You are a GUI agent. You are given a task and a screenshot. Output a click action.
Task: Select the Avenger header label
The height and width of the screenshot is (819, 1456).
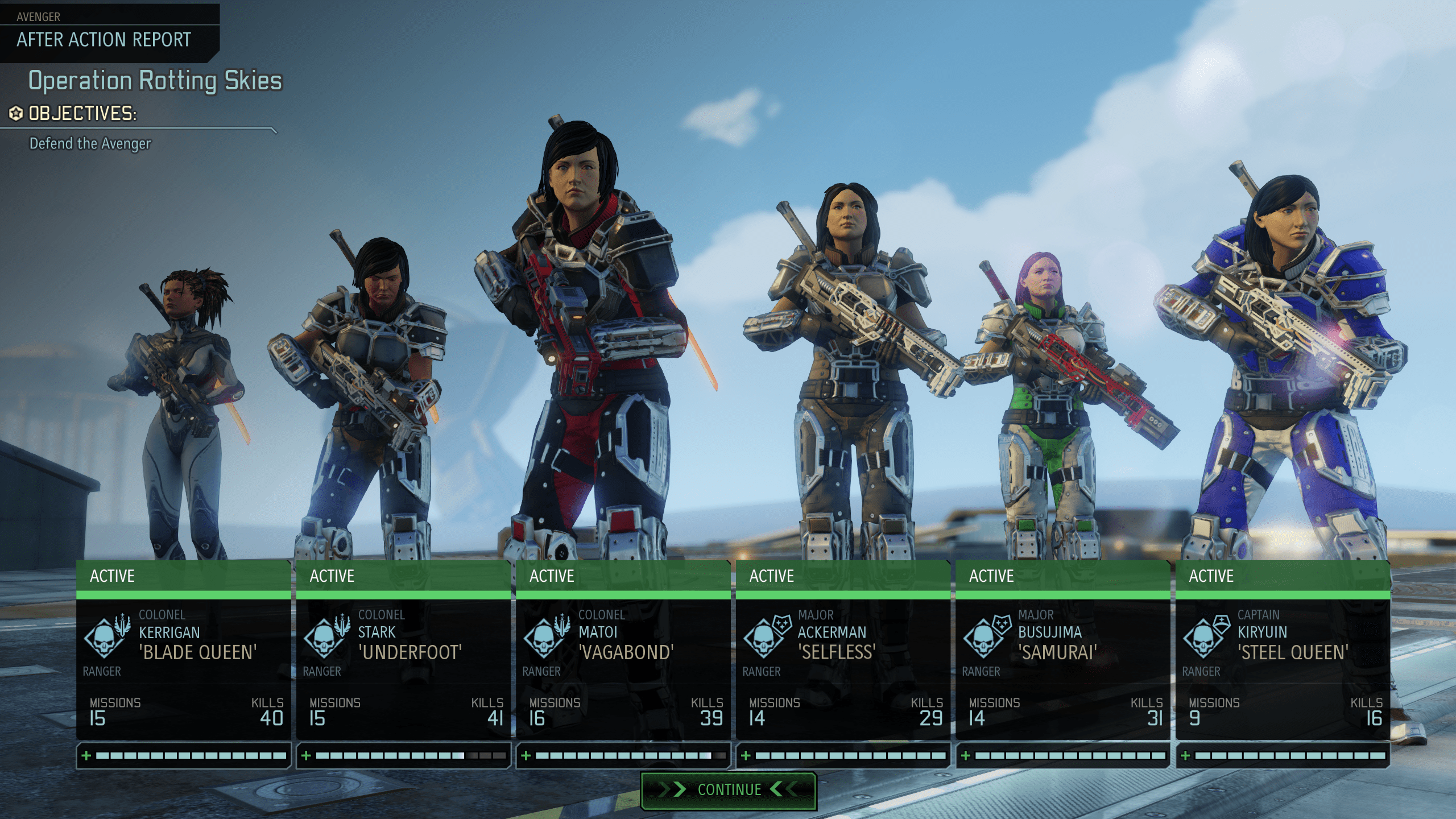click(38, 16)
